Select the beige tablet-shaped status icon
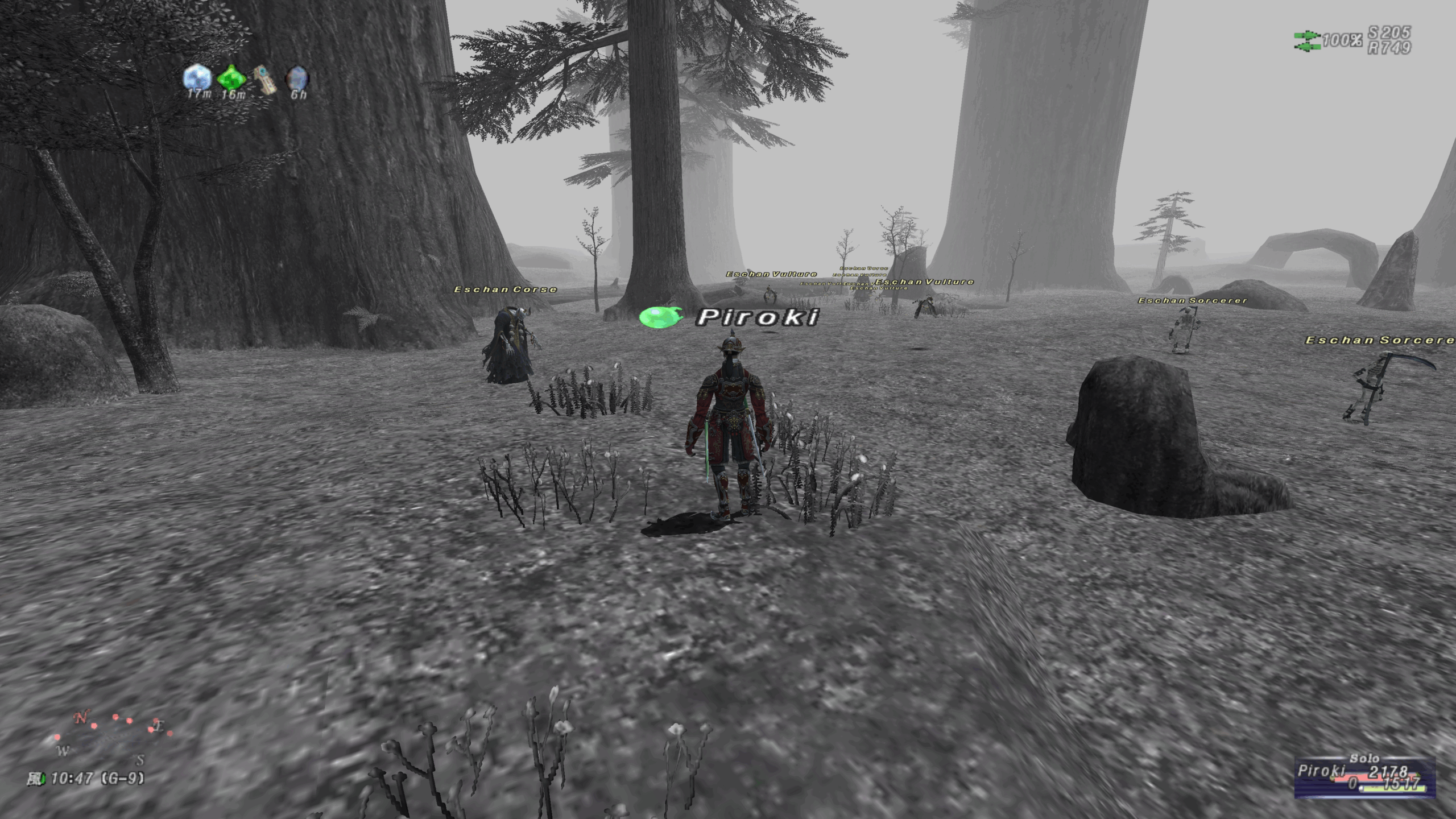Screen dimensions: 1456x819 coord(264,78)
